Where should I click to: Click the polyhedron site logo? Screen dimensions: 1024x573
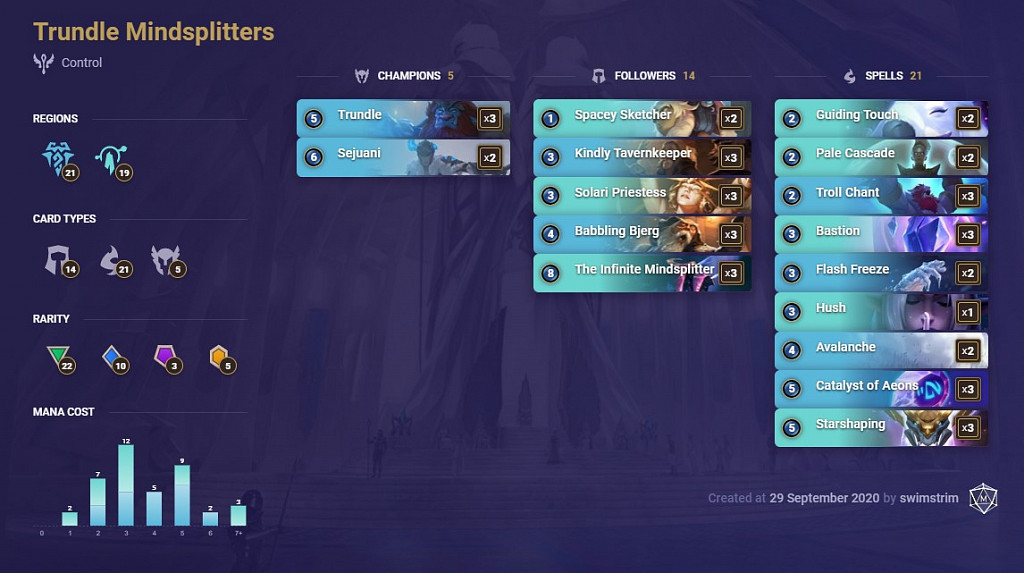coord(983,498)
